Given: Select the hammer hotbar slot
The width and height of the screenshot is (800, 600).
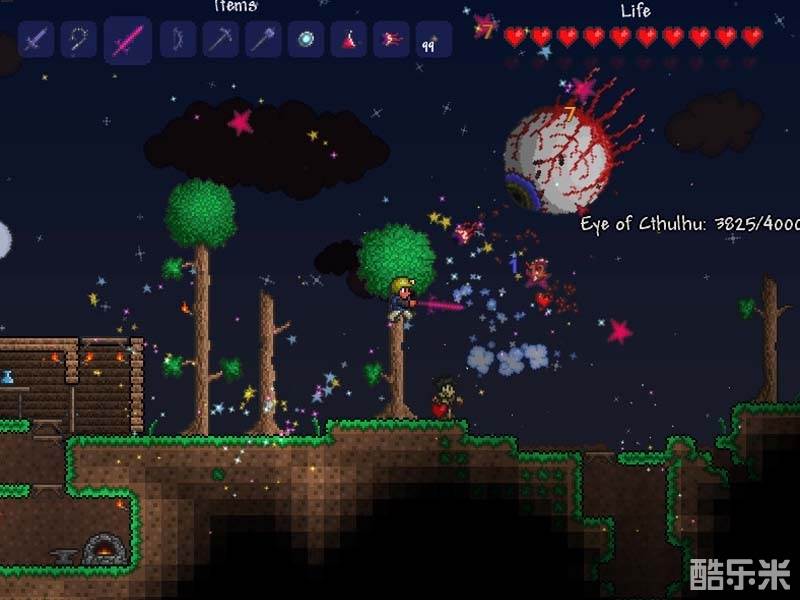Looking at the screenshot, I should tap(263, 40).
